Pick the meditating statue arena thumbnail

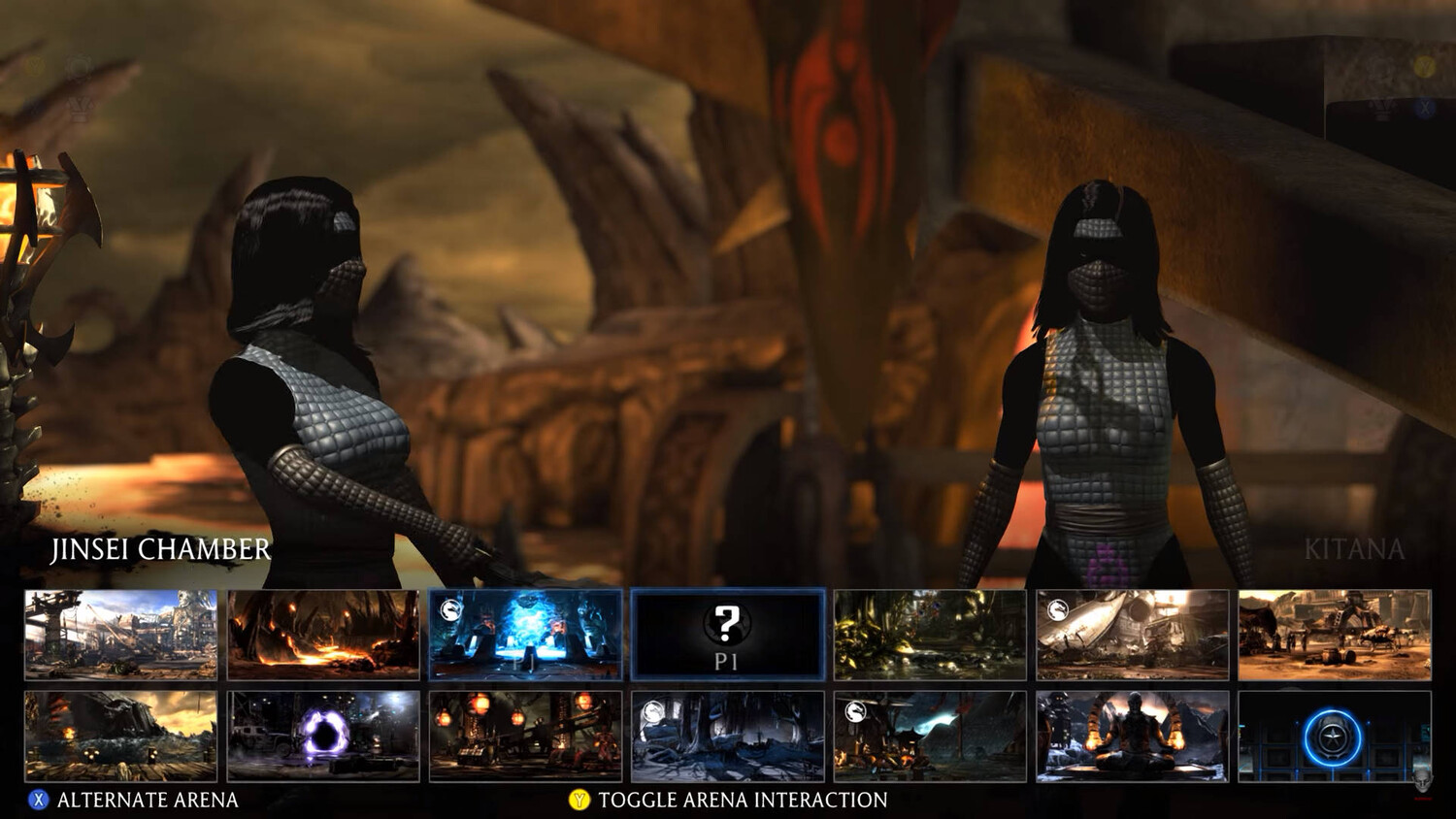tap(1133, 737)
